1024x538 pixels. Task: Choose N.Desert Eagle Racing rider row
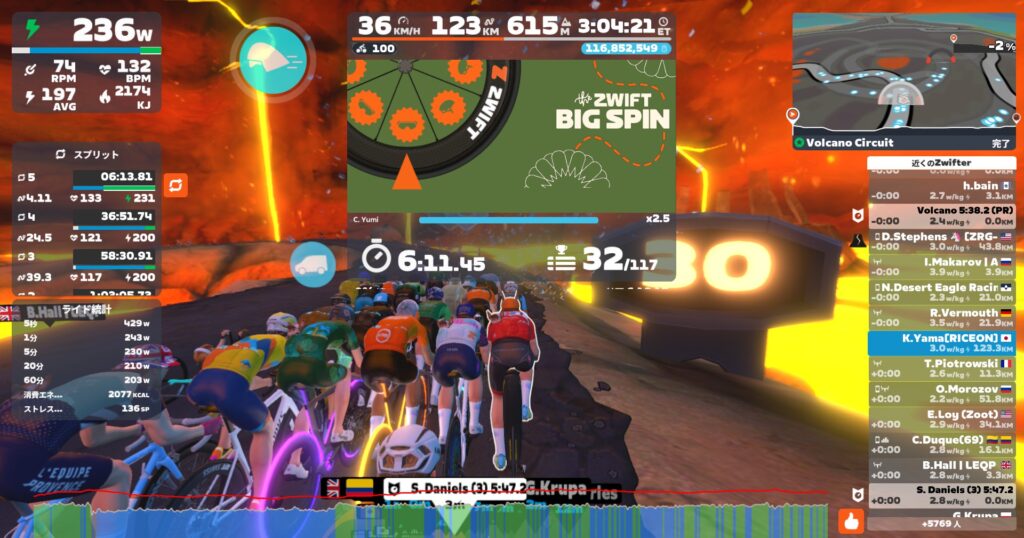[941, 293]
